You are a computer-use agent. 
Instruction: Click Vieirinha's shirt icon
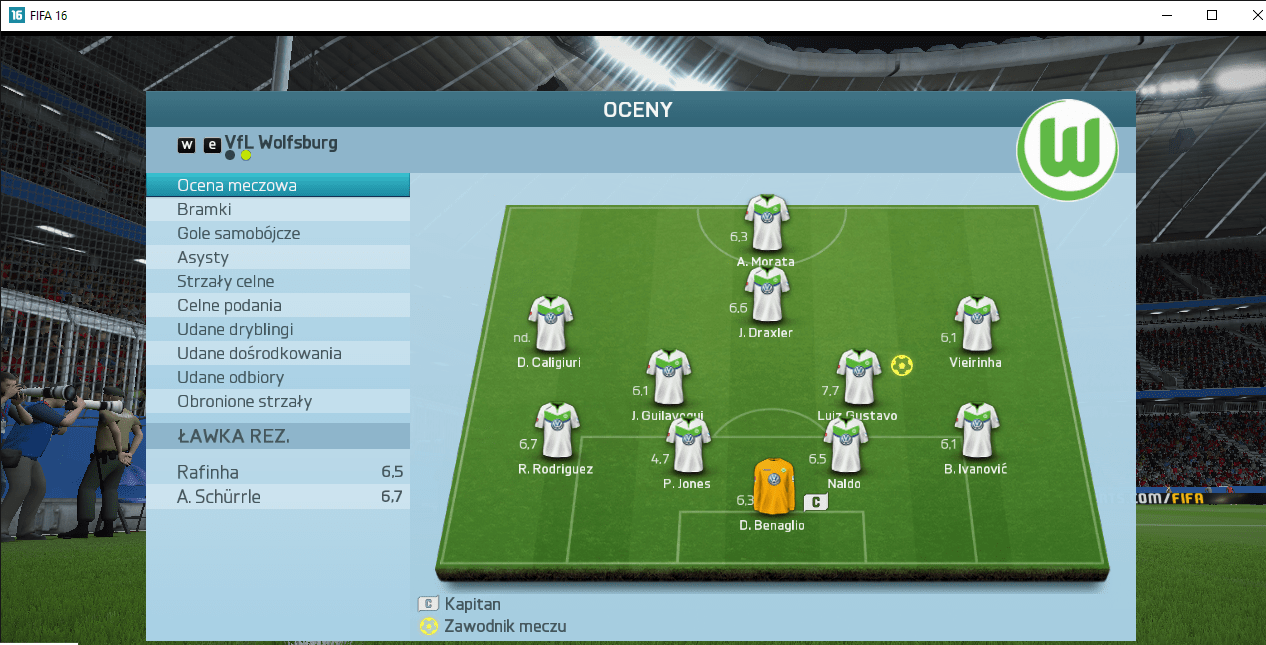[976, 323]
